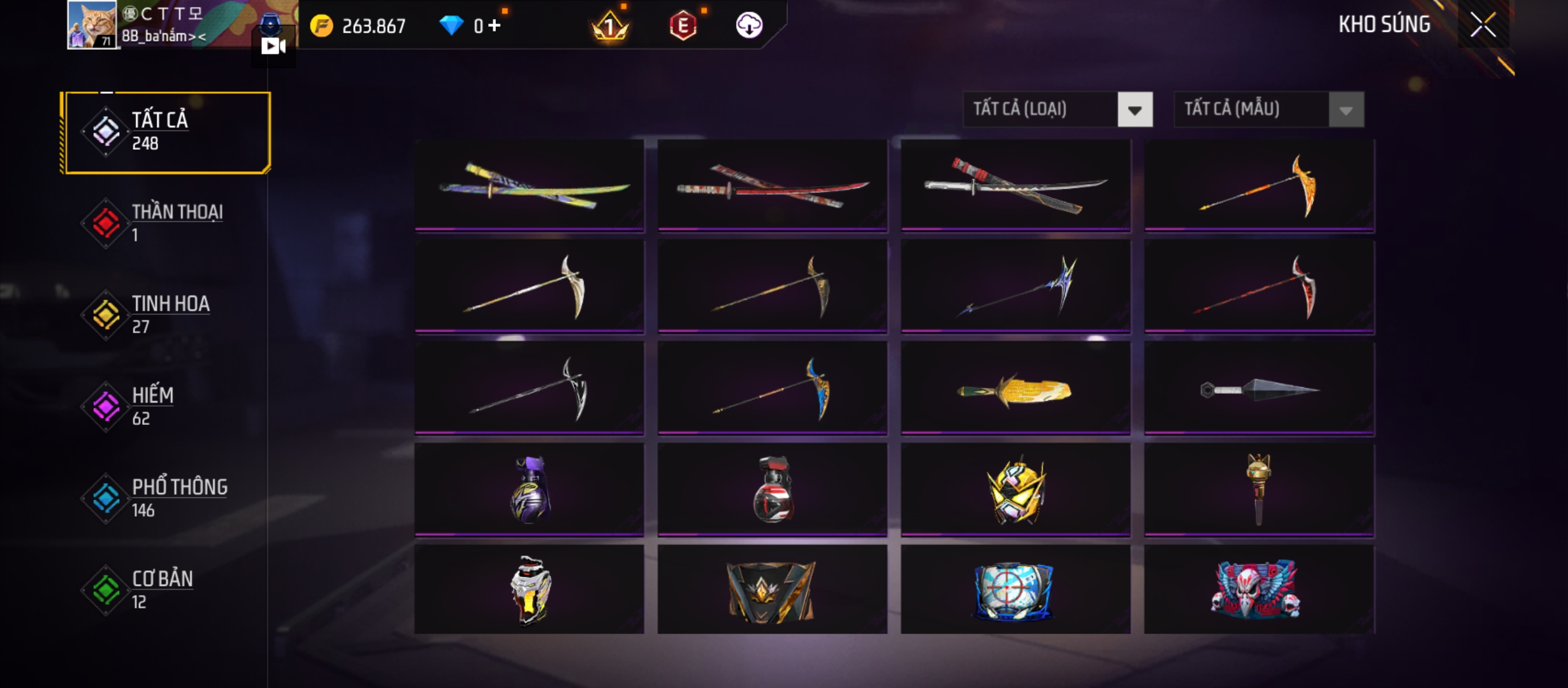This screenshot has height=688, width=1568.
Task: Add diamonds with the plus button
Action: click(495, 25)
